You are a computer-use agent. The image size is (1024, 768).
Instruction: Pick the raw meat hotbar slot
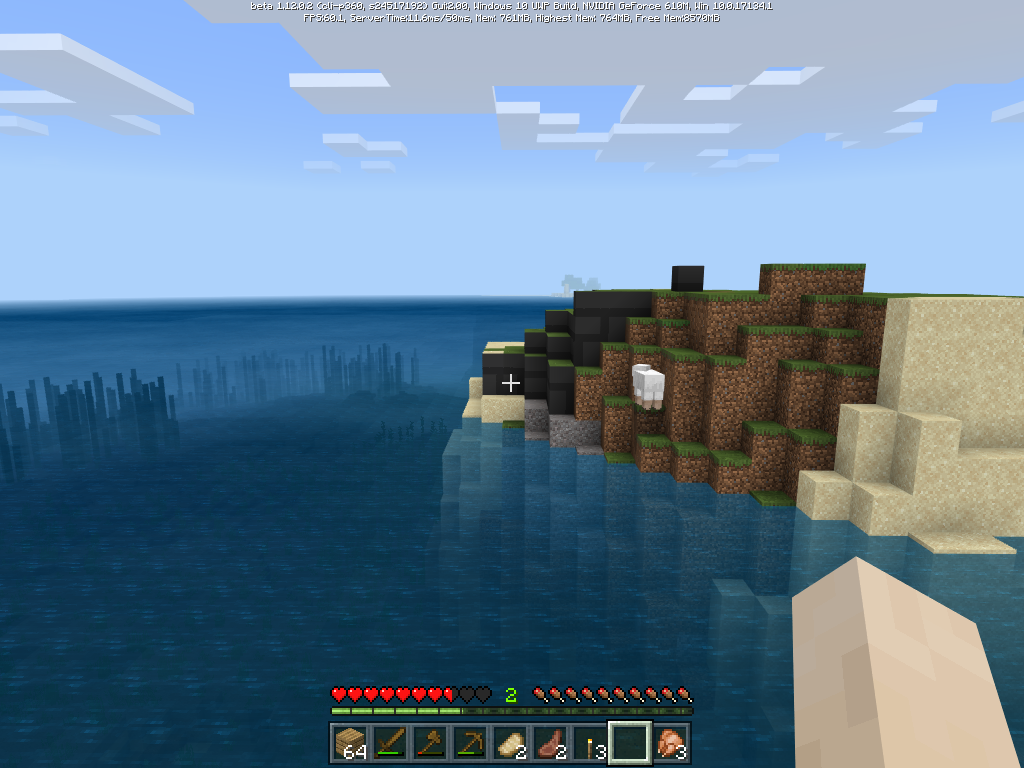(x=550, y=743)
